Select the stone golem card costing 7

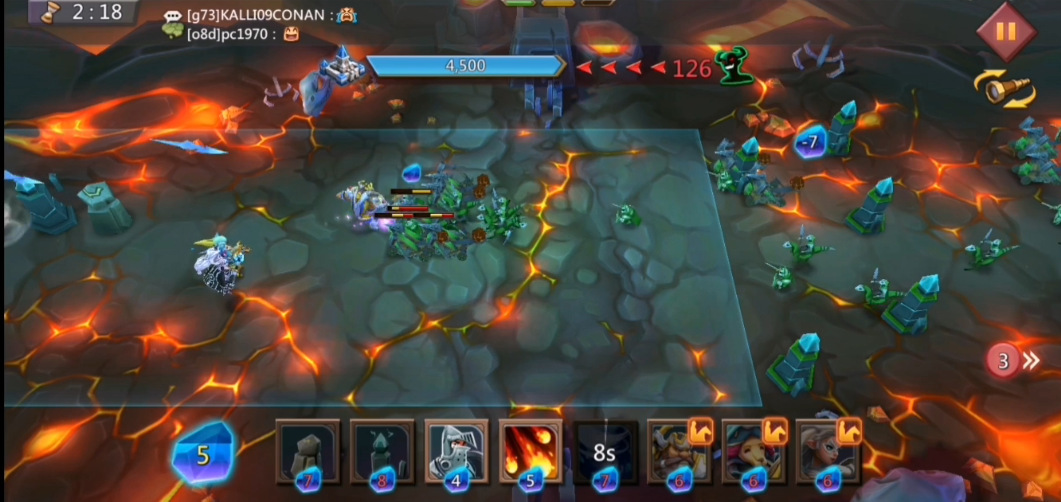point(308,453)
